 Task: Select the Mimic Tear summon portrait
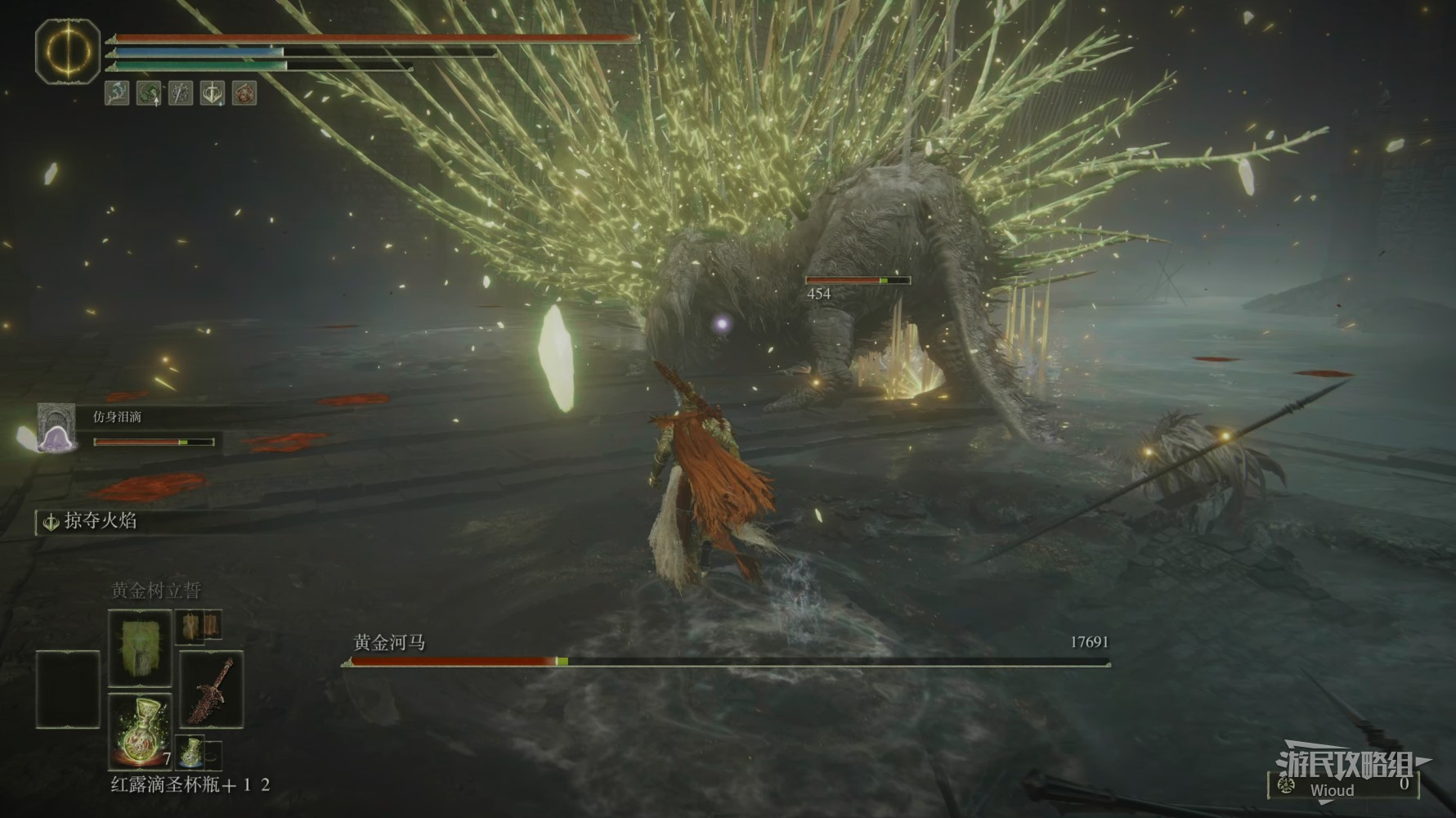pos(56,428)
